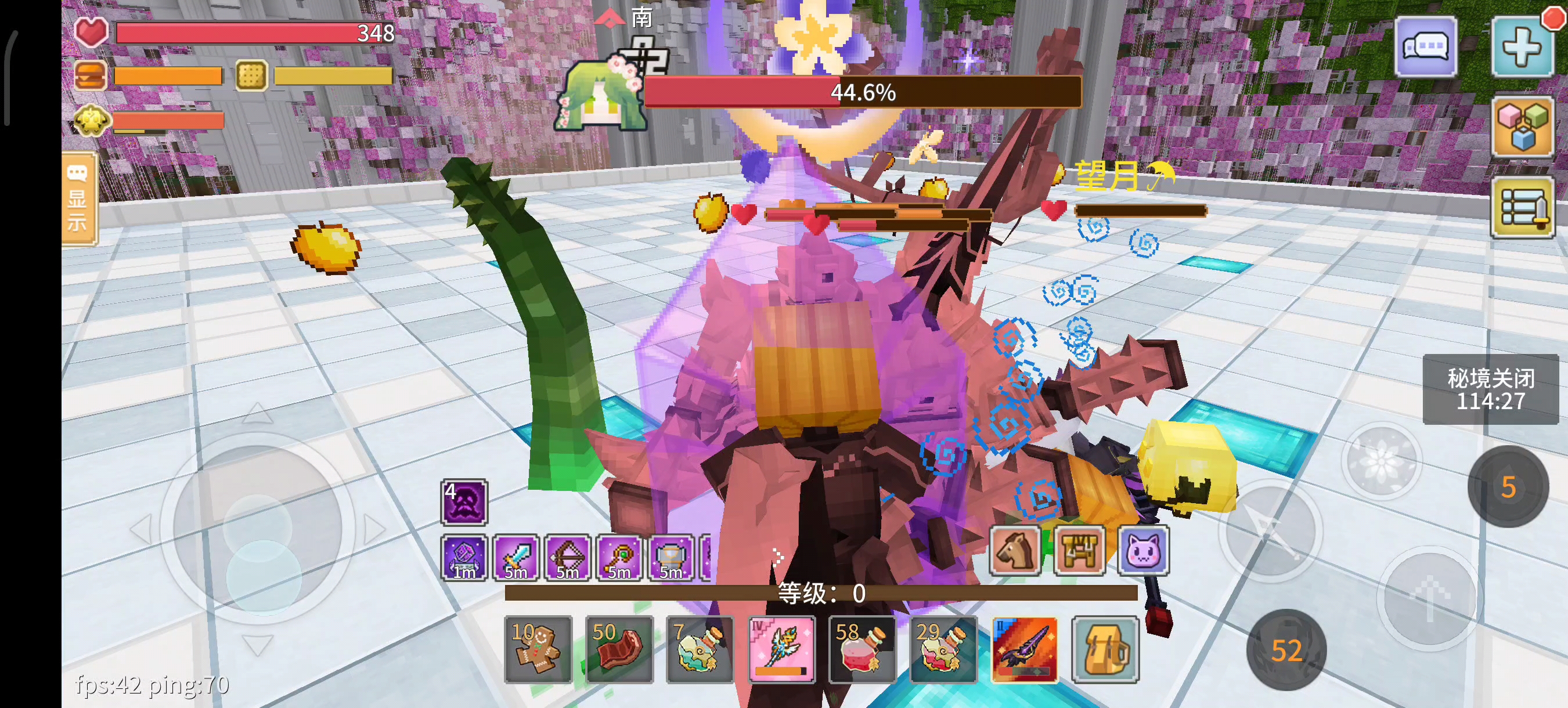Select the gingerbread man hotbar slot
1568x708 pixels.
tap(538, 649)
